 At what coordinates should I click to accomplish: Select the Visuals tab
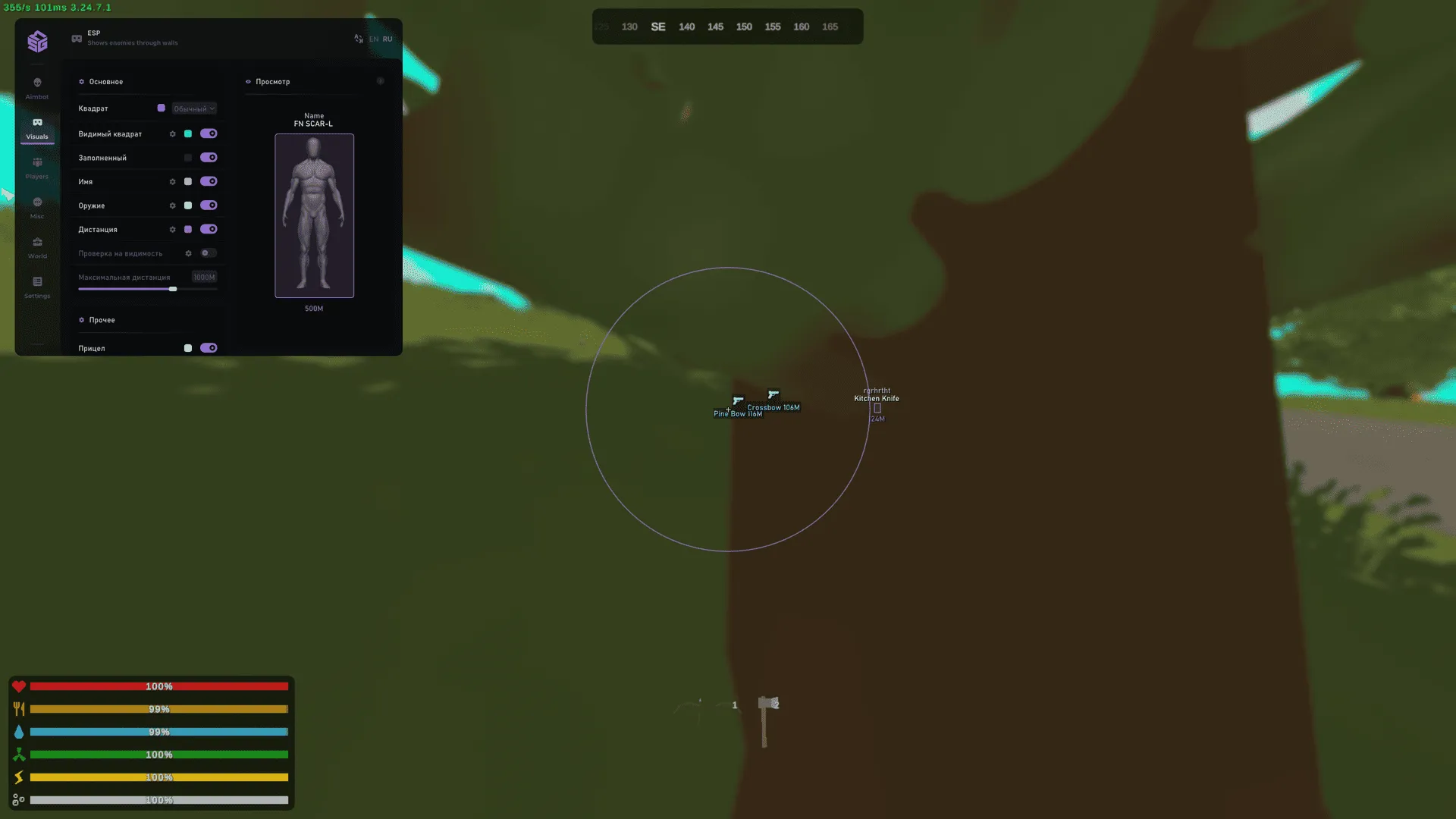click(x=37, y=127)
